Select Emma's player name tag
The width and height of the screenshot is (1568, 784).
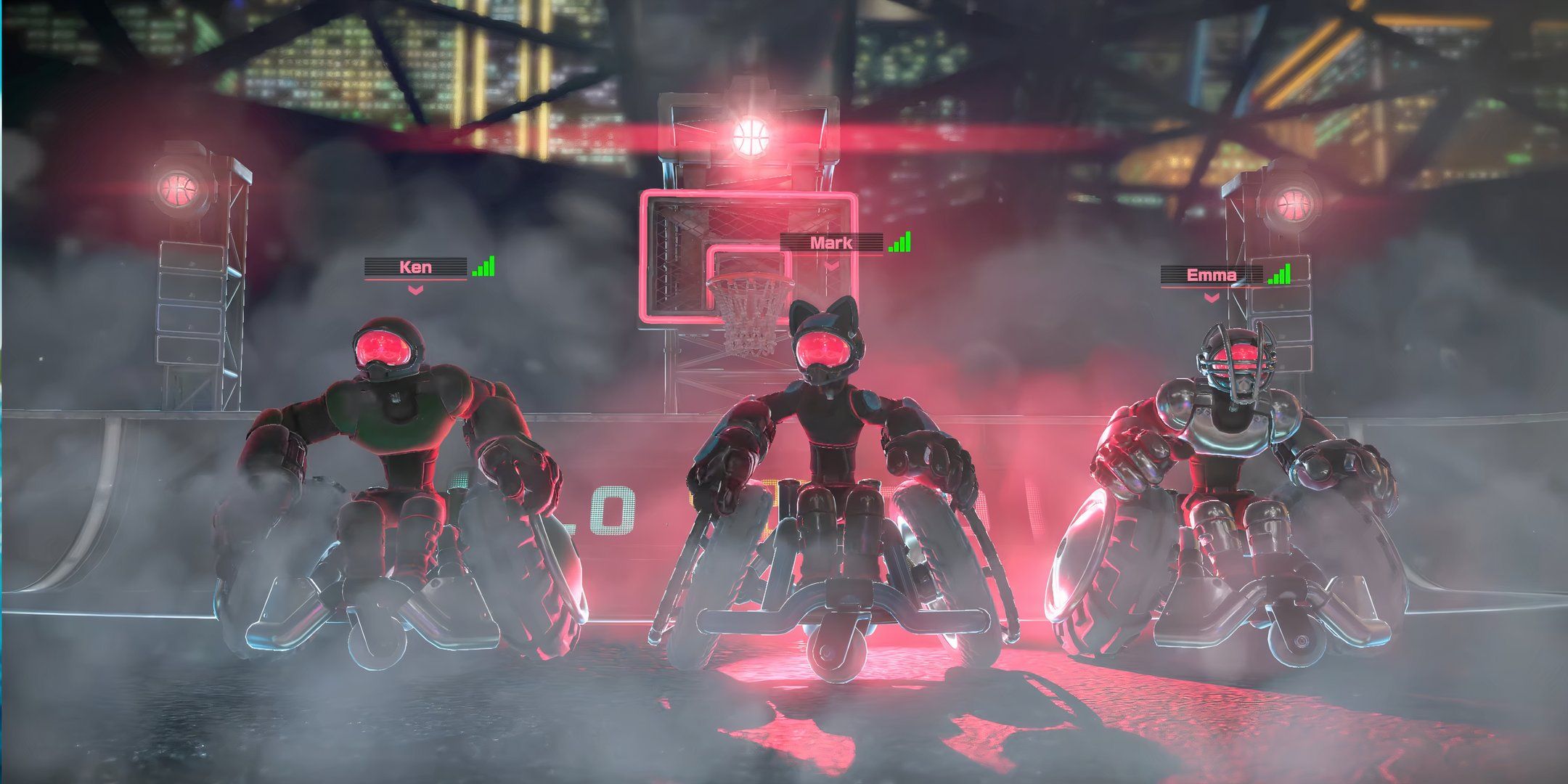point(1211,275)
